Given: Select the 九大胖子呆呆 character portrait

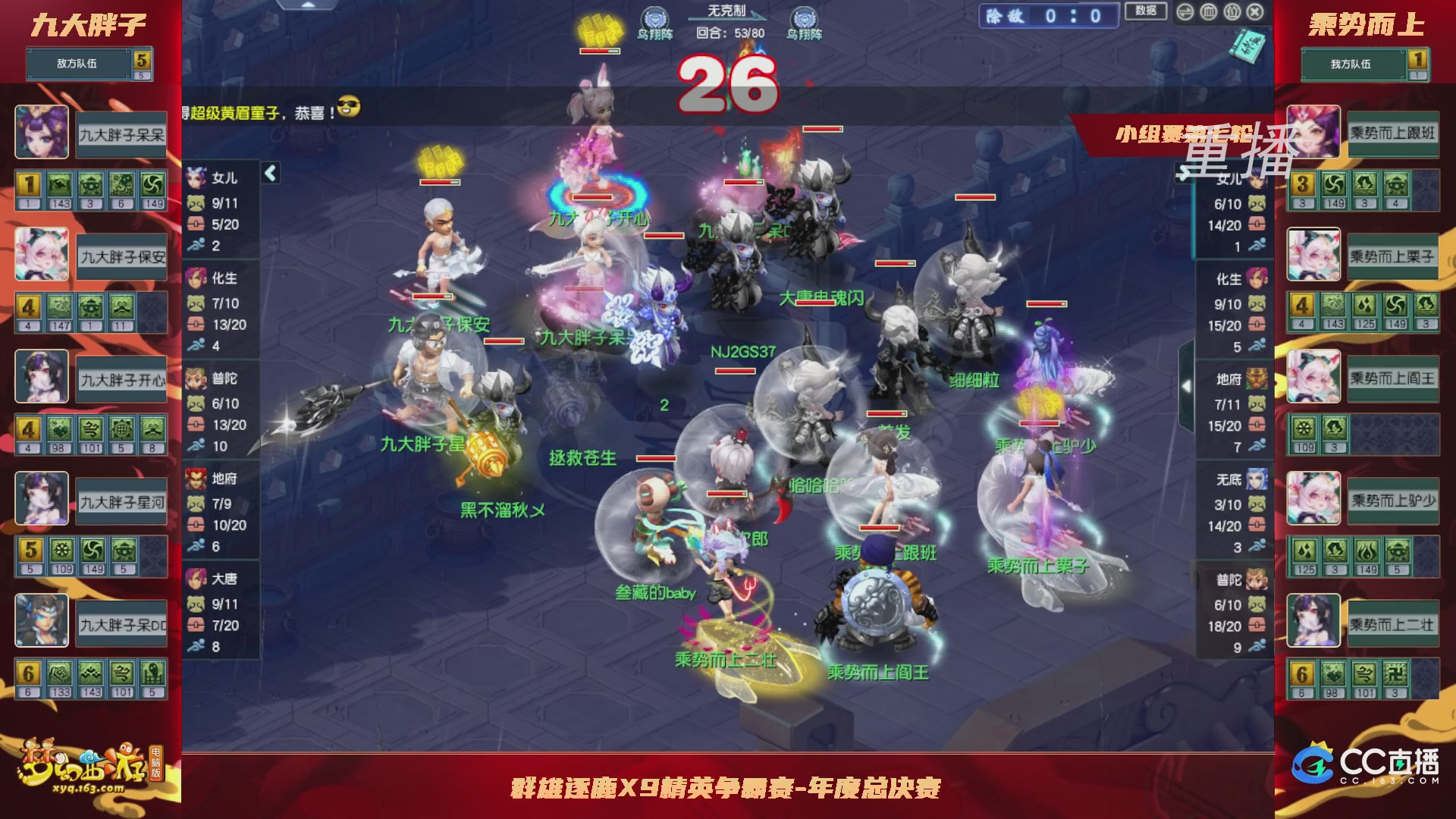Looking at the screenshot, I should coord(42,133).
